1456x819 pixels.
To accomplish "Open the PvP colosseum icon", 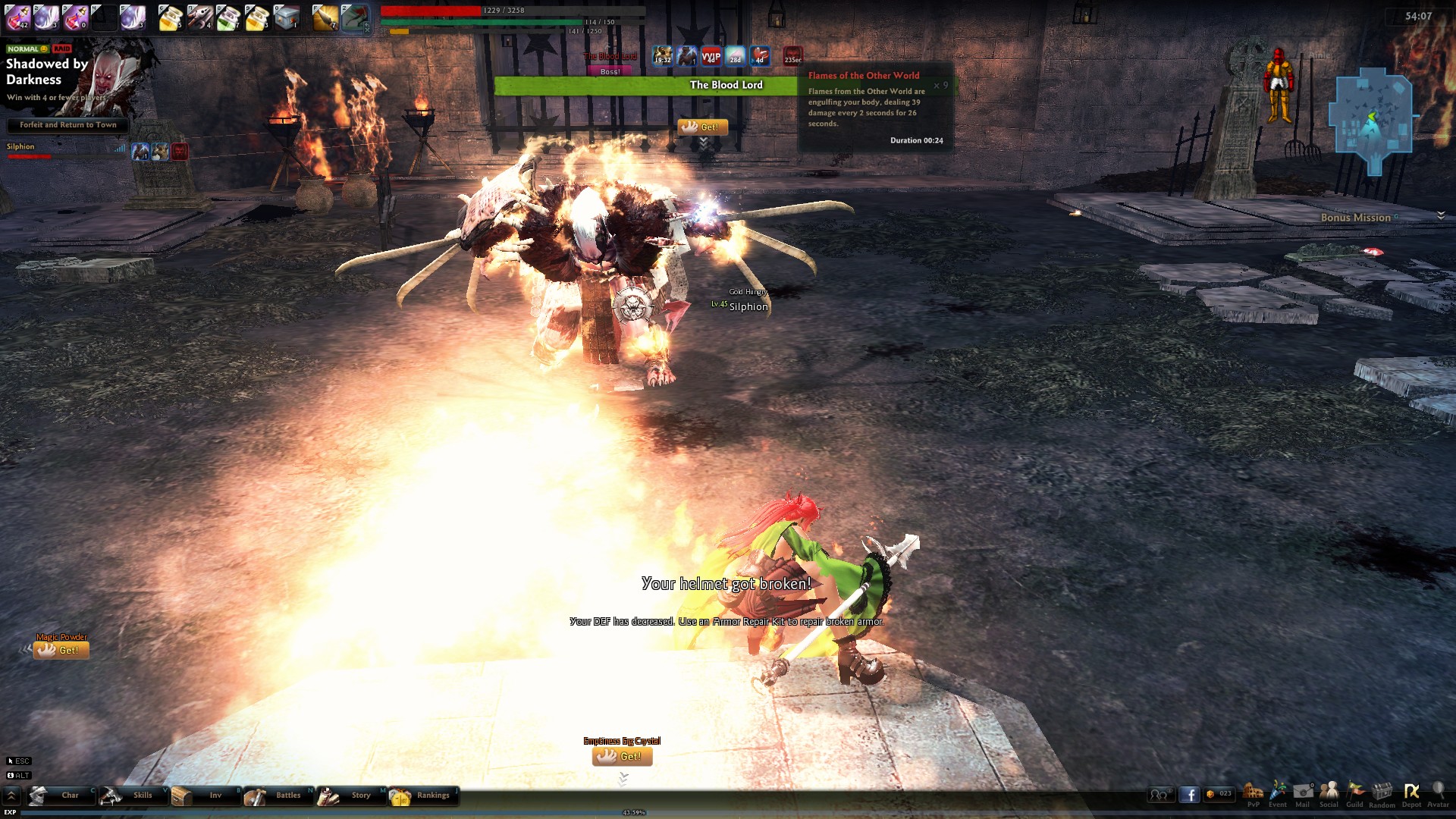I will tap(1253, 792).
